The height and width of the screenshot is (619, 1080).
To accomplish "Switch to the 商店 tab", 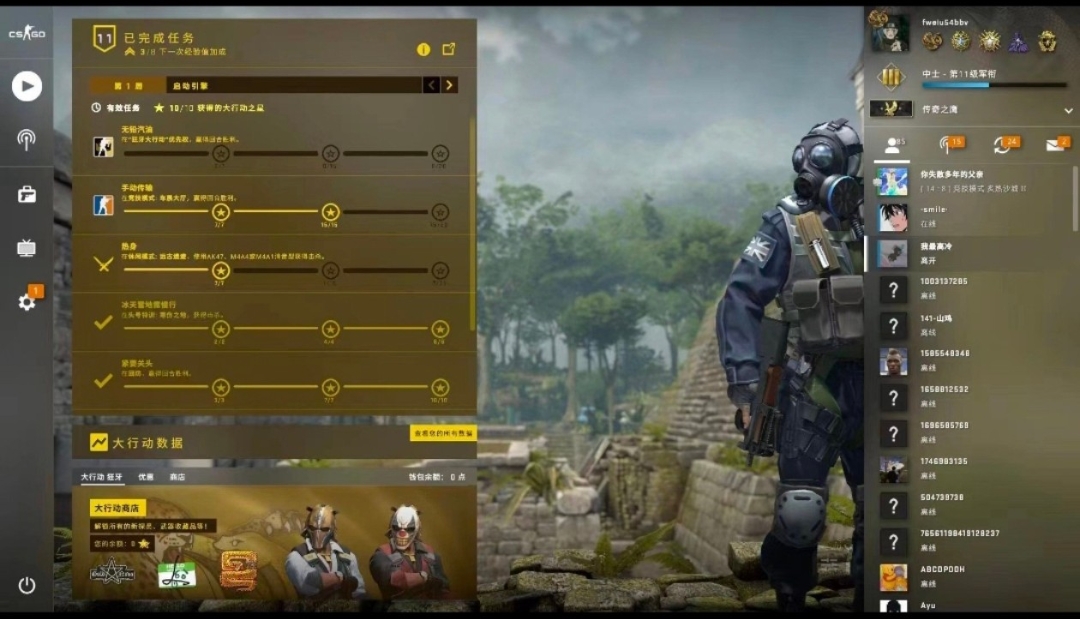I will 177,477.
